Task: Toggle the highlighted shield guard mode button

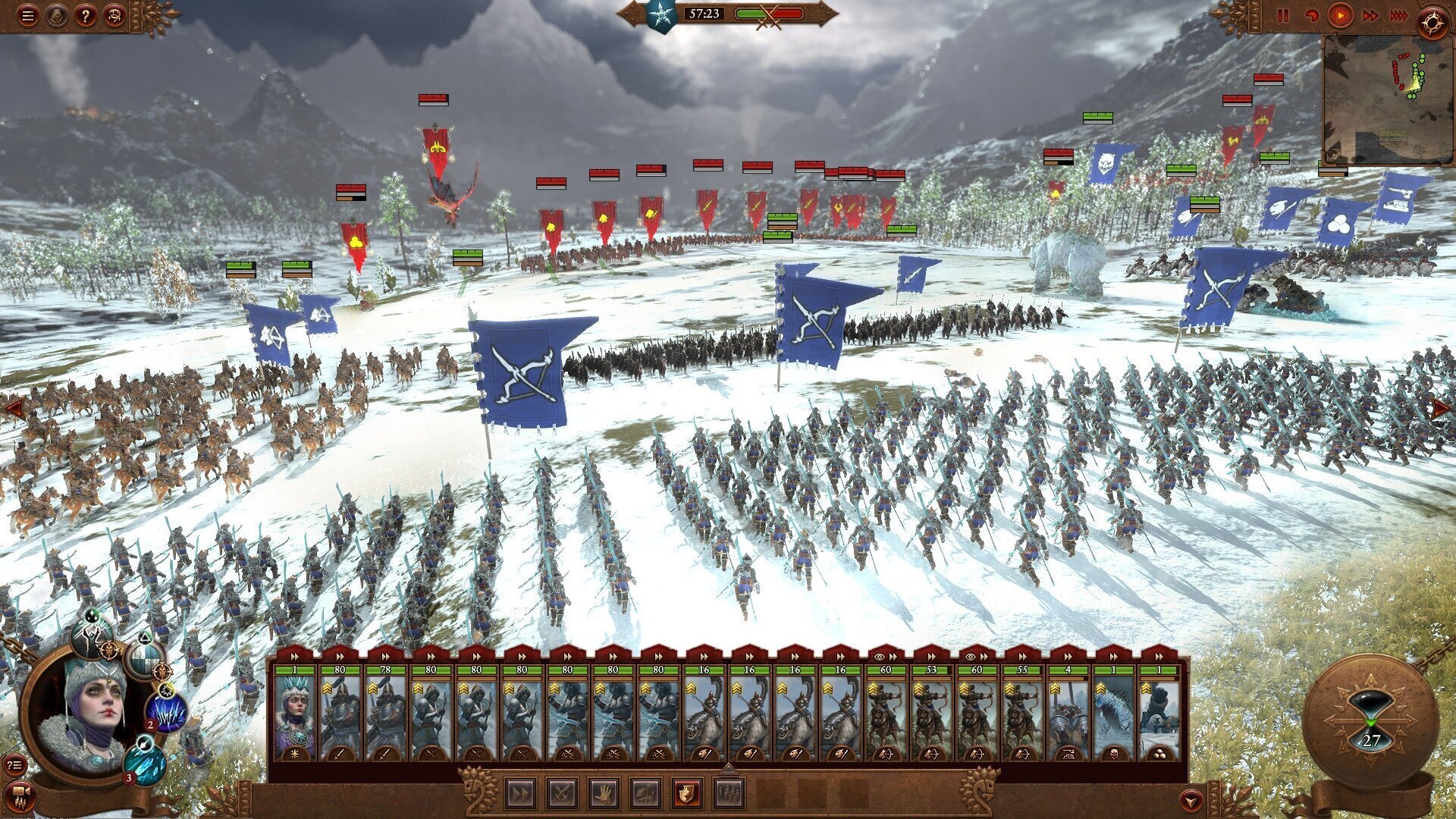Action: (x=687, y=794)
